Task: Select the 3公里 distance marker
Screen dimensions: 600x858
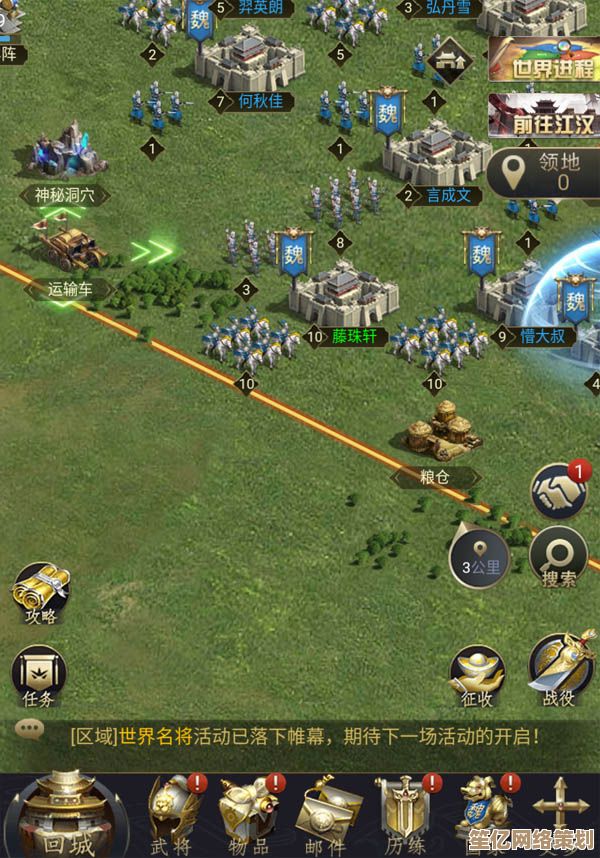Action: click(x=480, y=558)
